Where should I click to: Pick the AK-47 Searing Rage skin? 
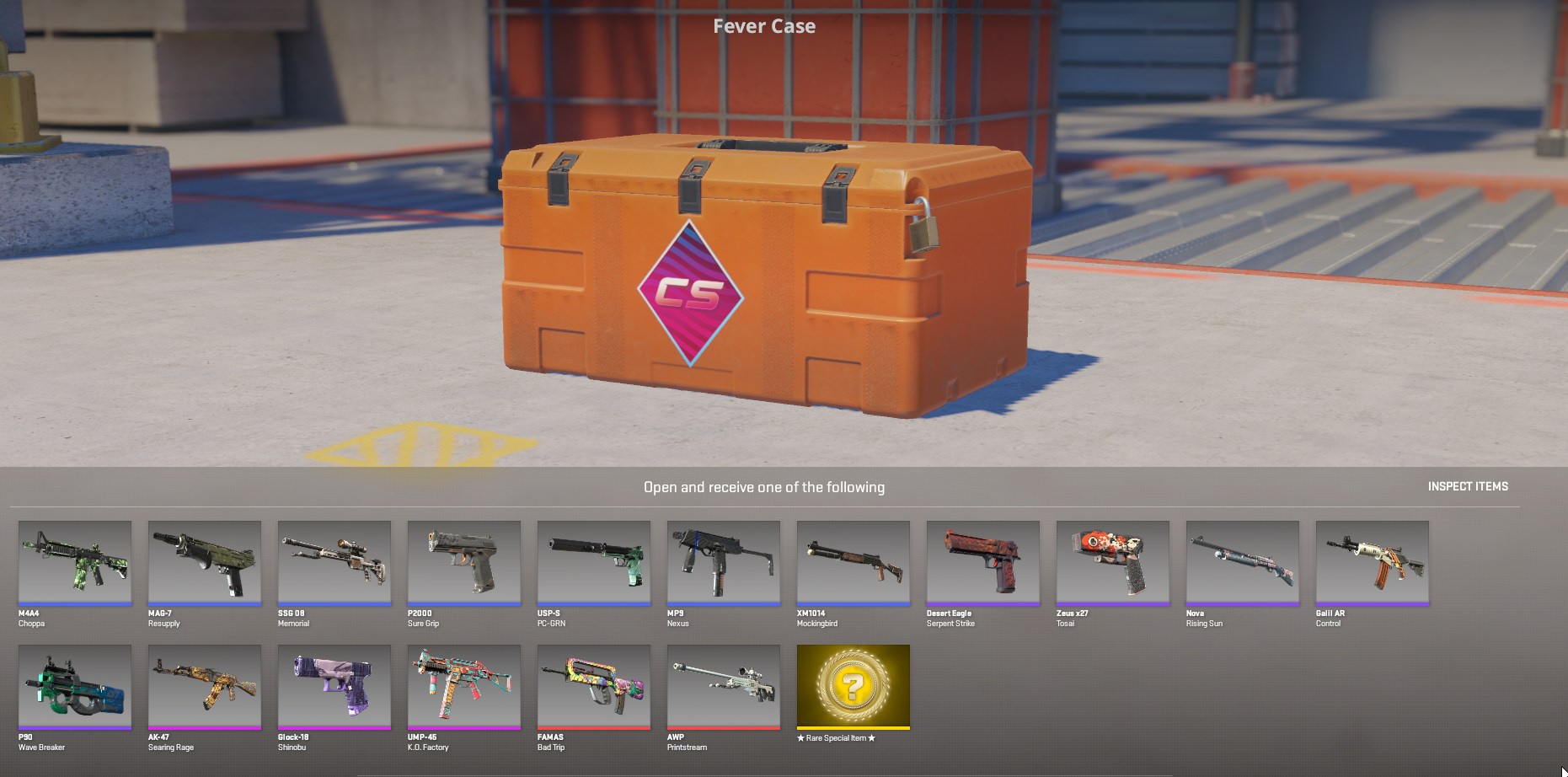pyautogui.click(x=205, y=686)
